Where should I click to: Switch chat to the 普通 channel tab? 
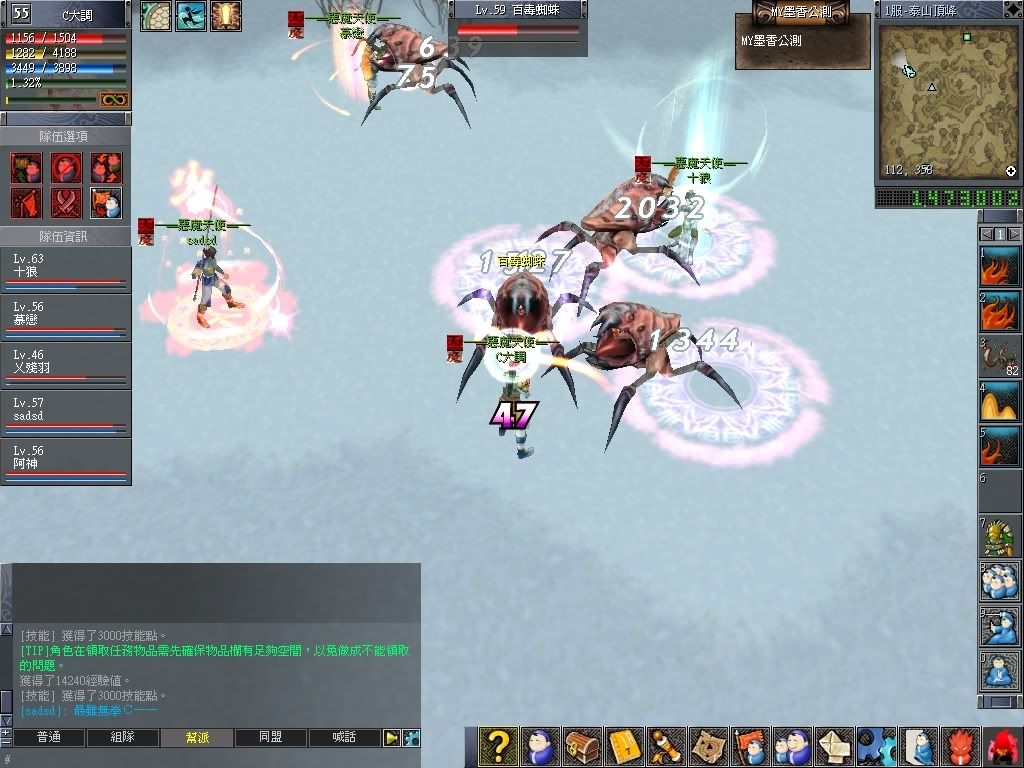47,738
